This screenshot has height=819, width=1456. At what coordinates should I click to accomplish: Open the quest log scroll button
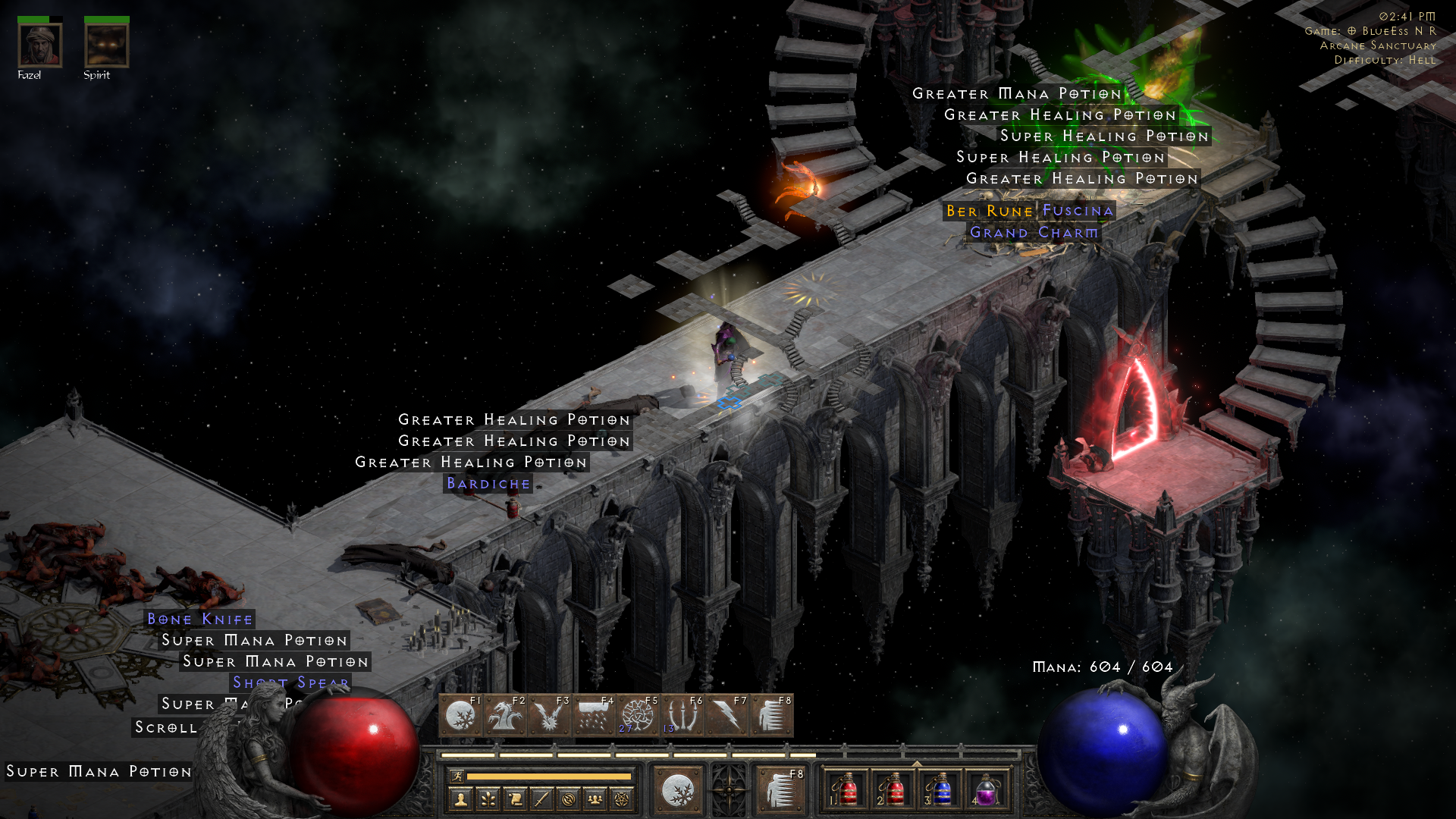pyautogui.click(x=515, y=799)
